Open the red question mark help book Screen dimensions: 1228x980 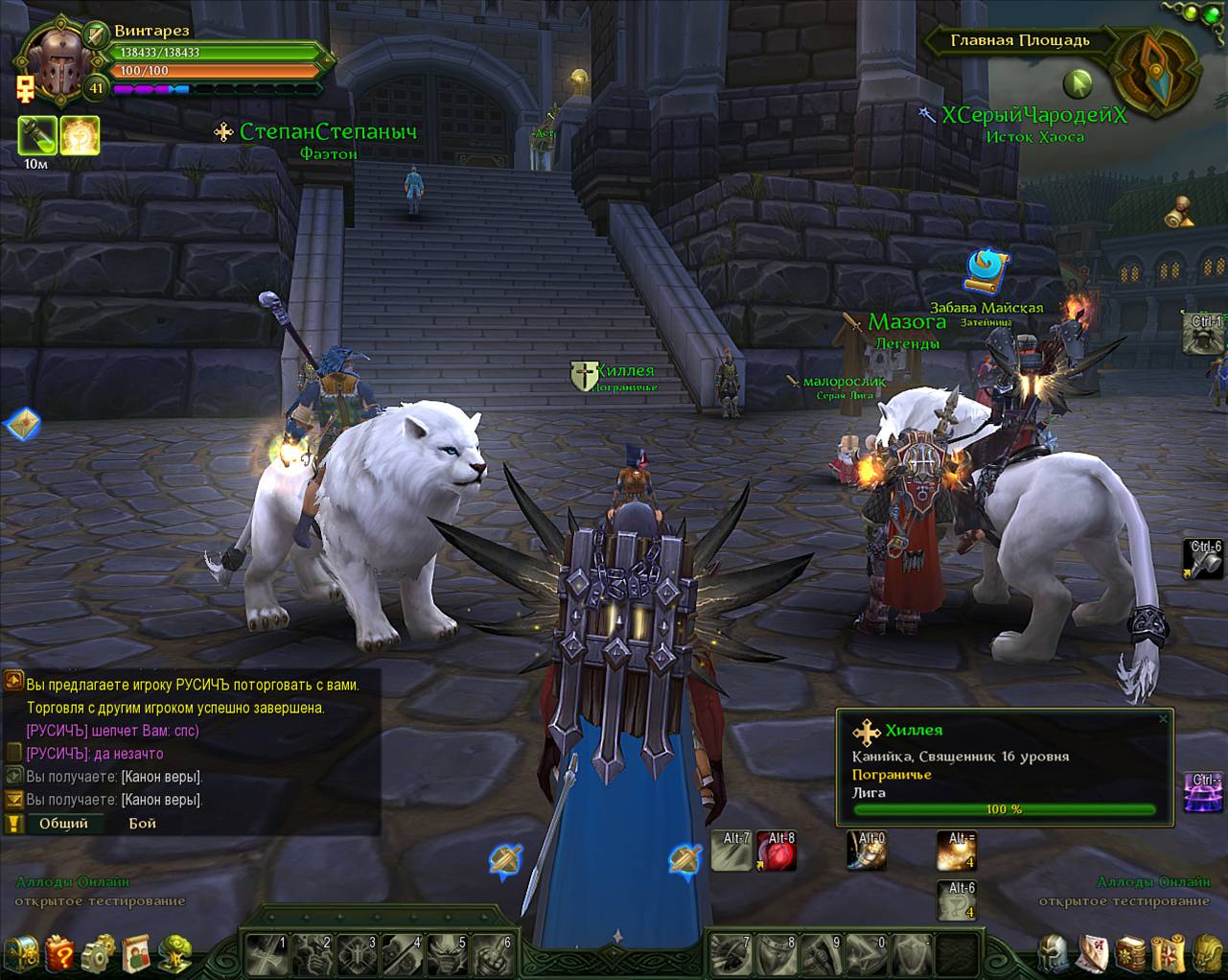click(59, 953)
